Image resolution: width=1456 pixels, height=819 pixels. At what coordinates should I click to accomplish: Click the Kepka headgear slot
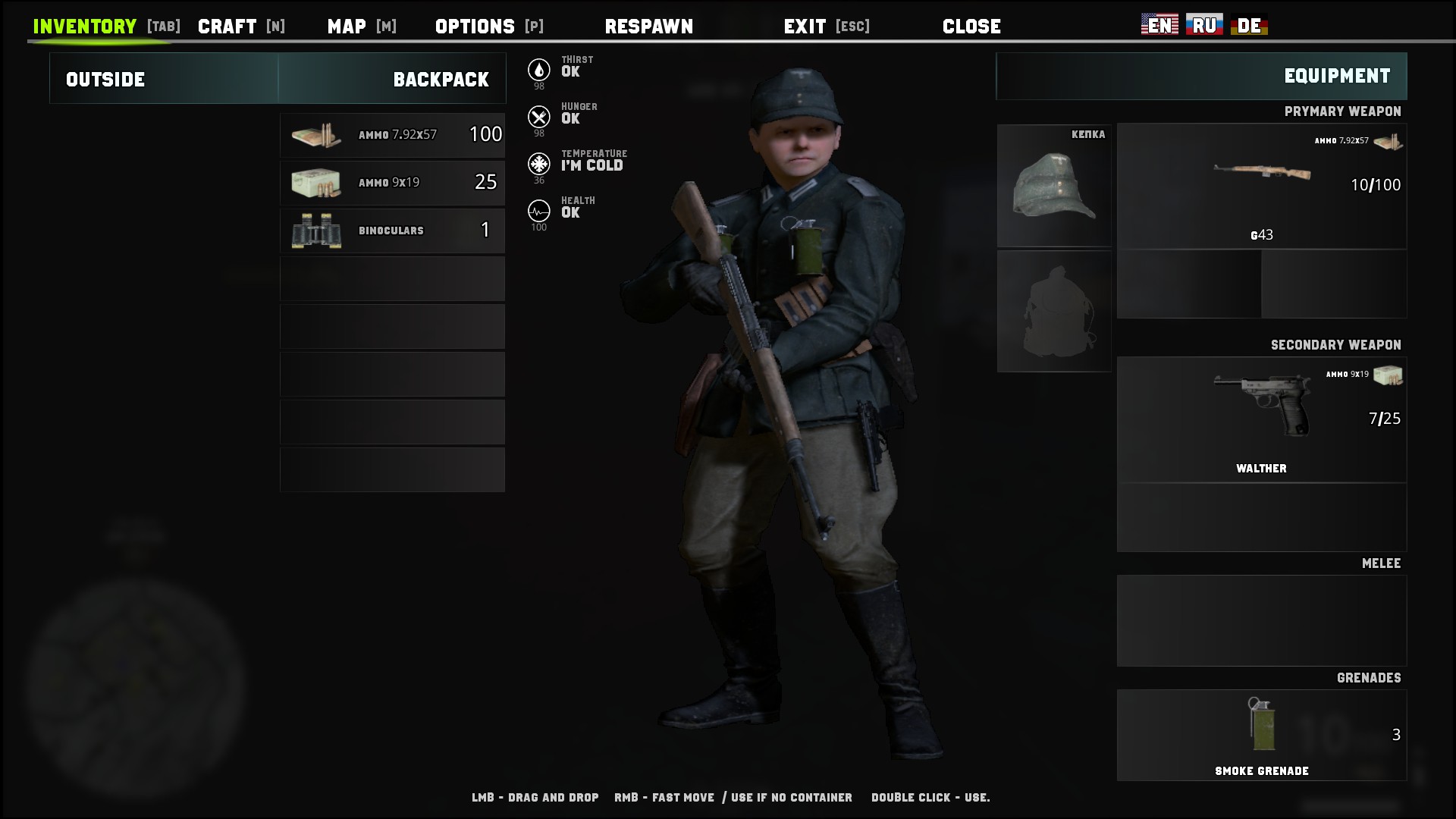(x=1054, y=186)
